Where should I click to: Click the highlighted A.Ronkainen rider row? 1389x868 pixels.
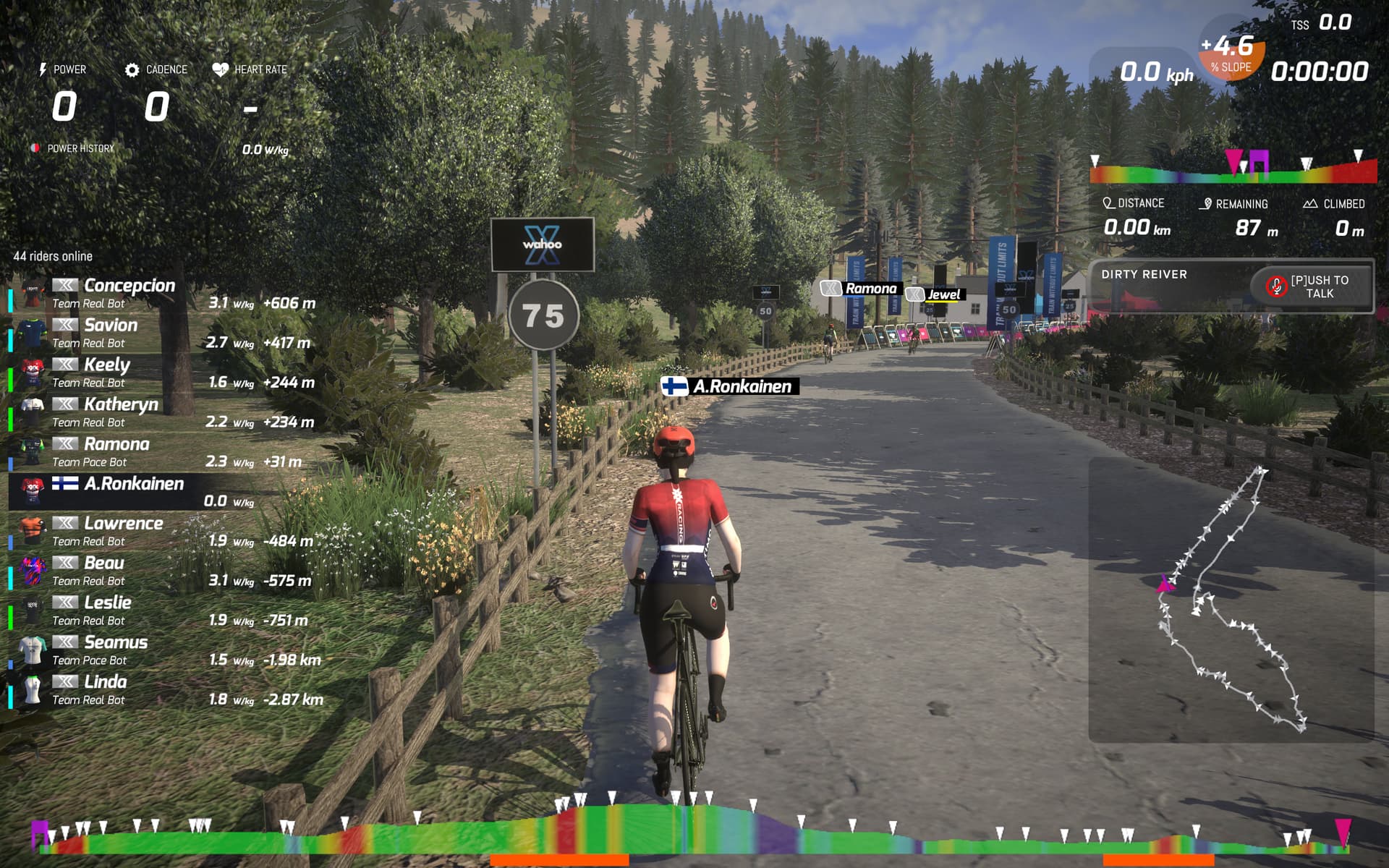pyautogui.click(x=163, y=492)
